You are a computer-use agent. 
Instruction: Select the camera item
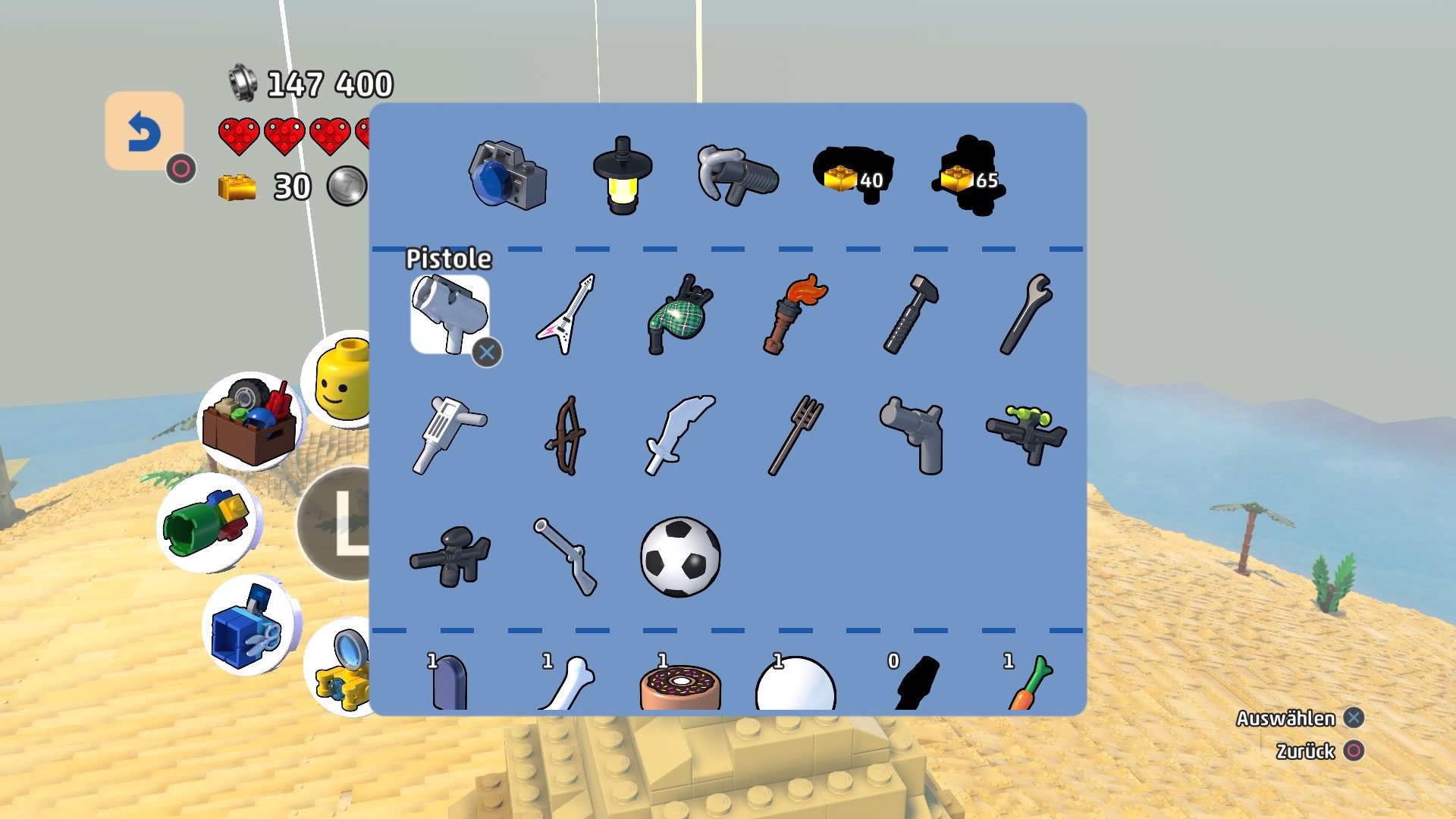[x=508, y=174]
